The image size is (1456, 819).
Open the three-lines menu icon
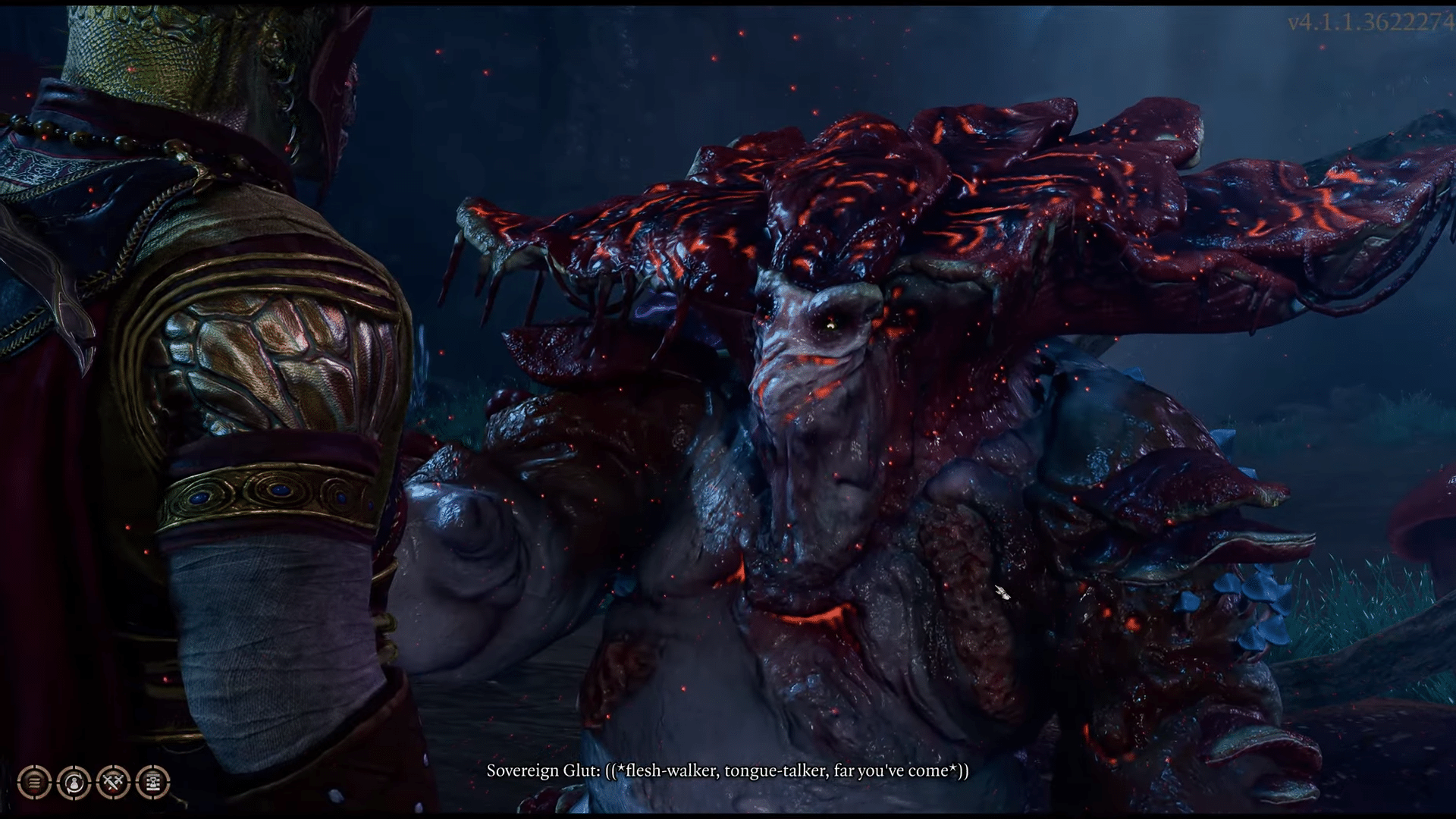(34, 782)
